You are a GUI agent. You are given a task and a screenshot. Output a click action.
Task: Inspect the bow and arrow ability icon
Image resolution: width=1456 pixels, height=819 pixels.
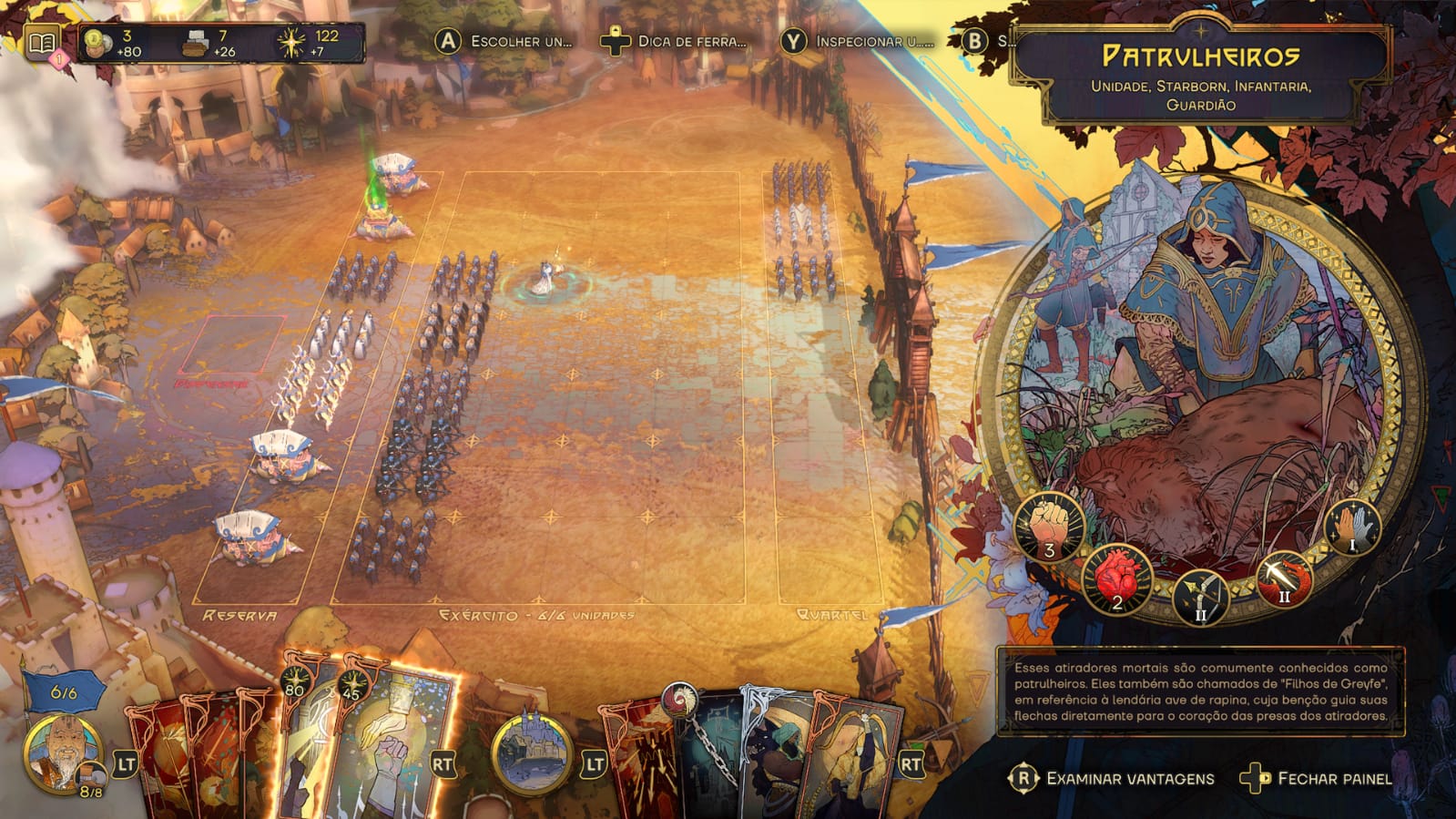[x=1200, y=596]
